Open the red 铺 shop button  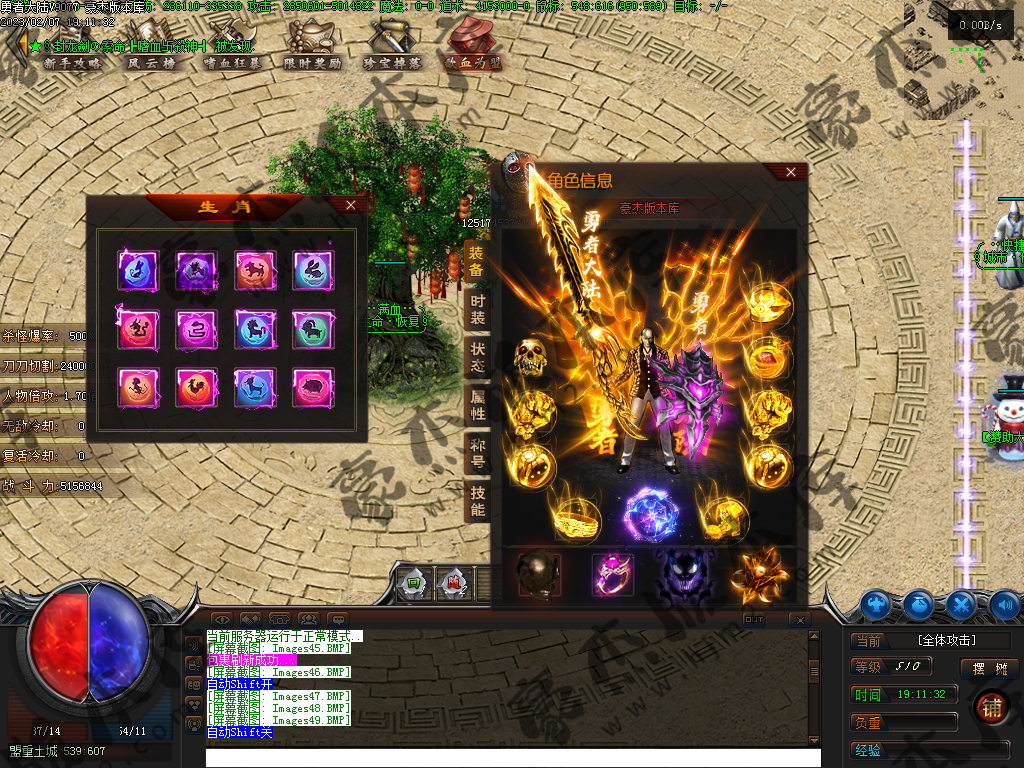991,705
